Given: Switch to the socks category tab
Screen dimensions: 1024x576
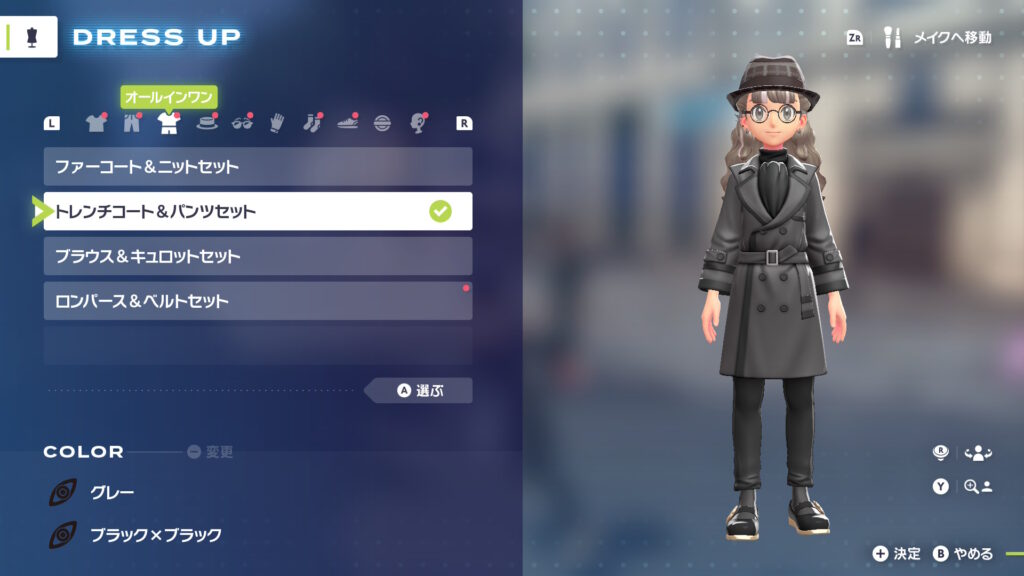Looking at the screenshot, I should click(x=311, y=123).
